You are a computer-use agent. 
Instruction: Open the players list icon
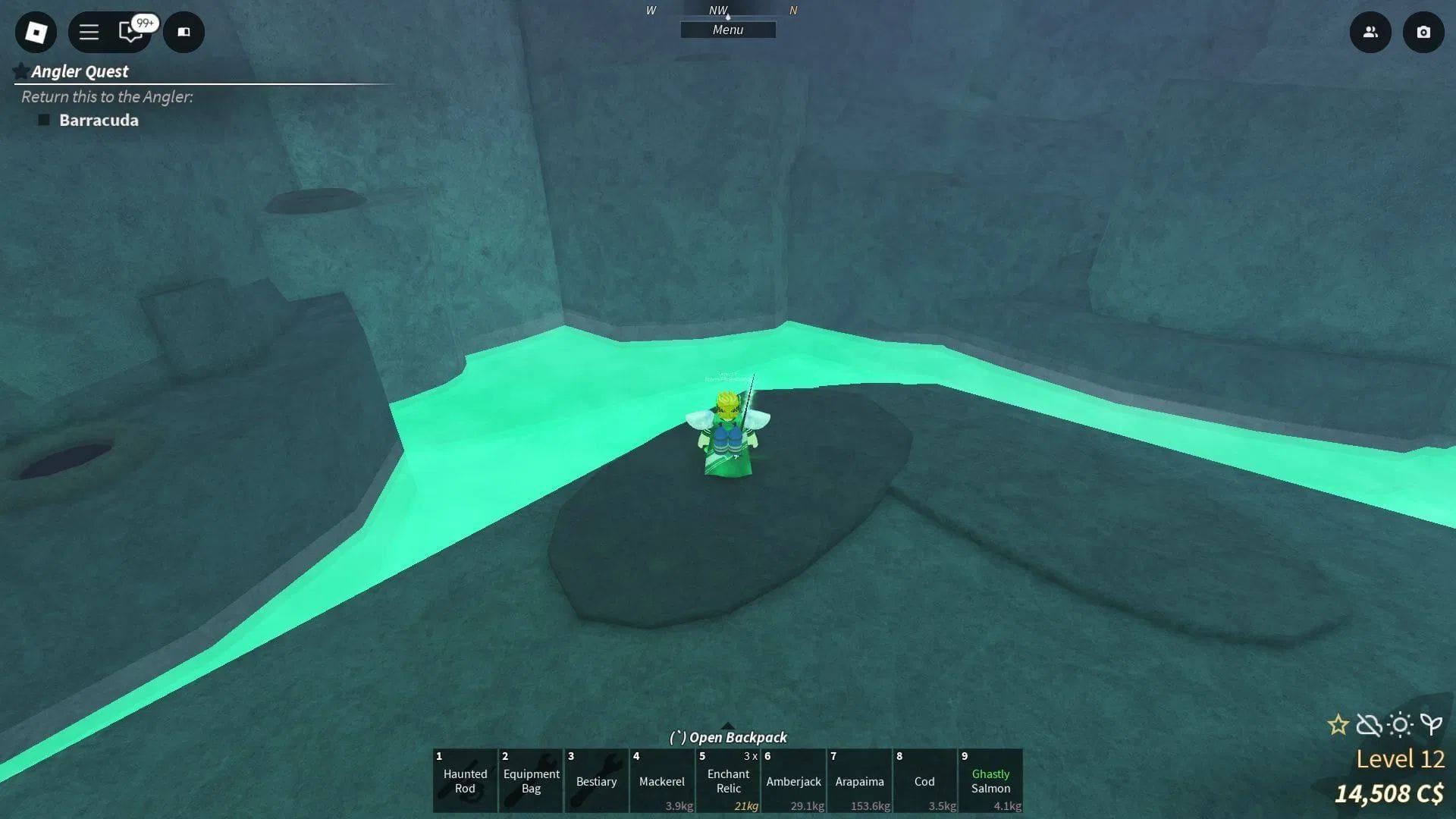1370,32
